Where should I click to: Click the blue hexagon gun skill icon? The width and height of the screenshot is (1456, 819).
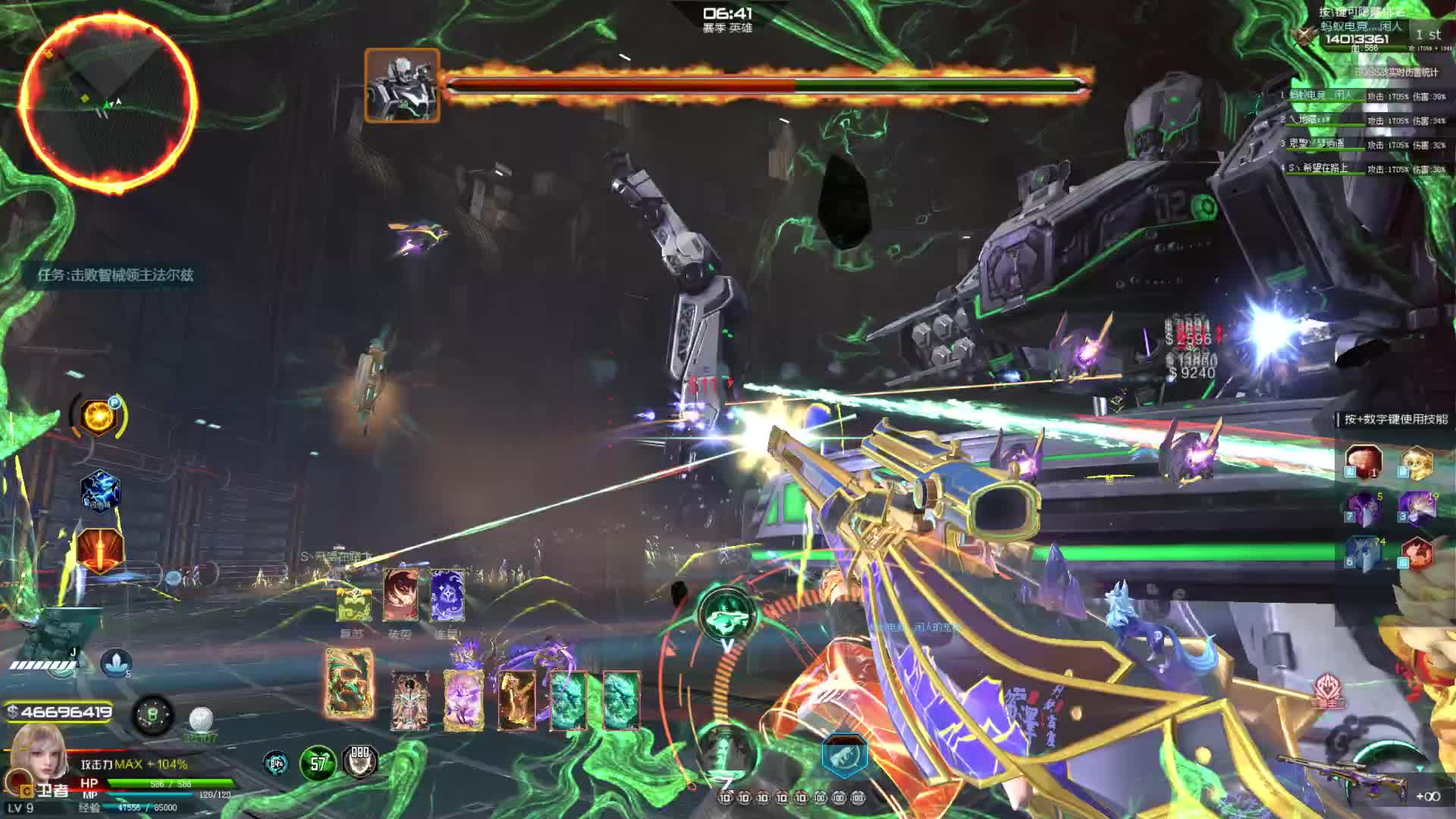click(x=844, y=755)
